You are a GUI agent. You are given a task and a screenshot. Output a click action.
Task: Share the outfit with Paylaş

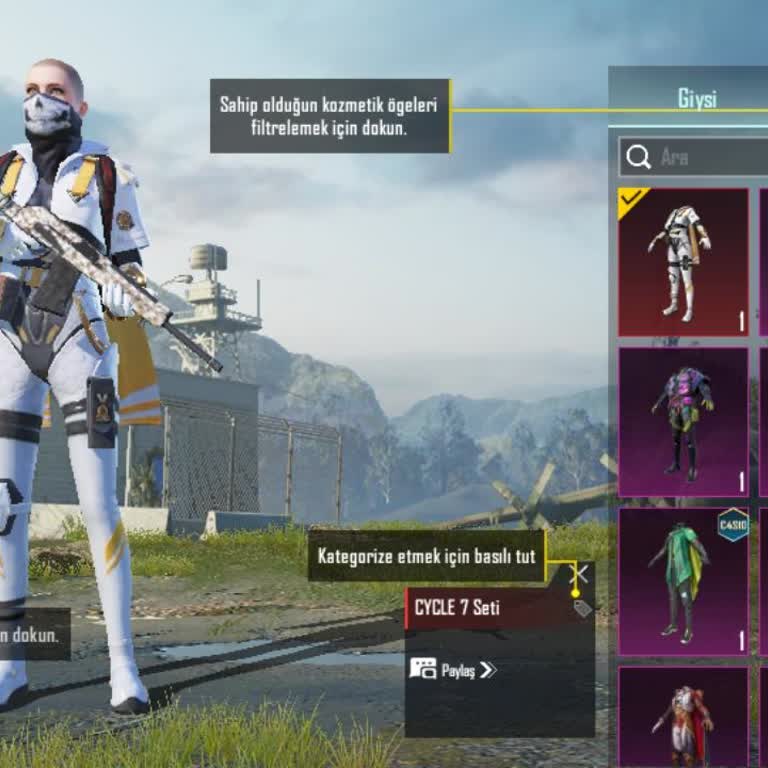click(454, 669)
